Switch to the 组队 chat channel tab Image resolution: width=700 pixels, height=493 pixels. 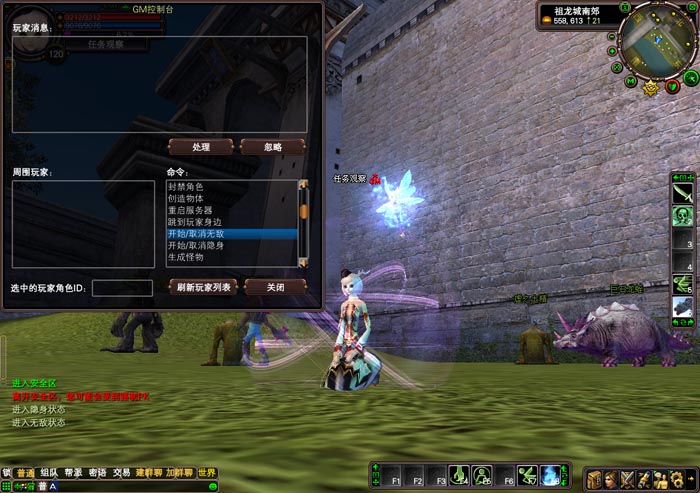(49, 473)
